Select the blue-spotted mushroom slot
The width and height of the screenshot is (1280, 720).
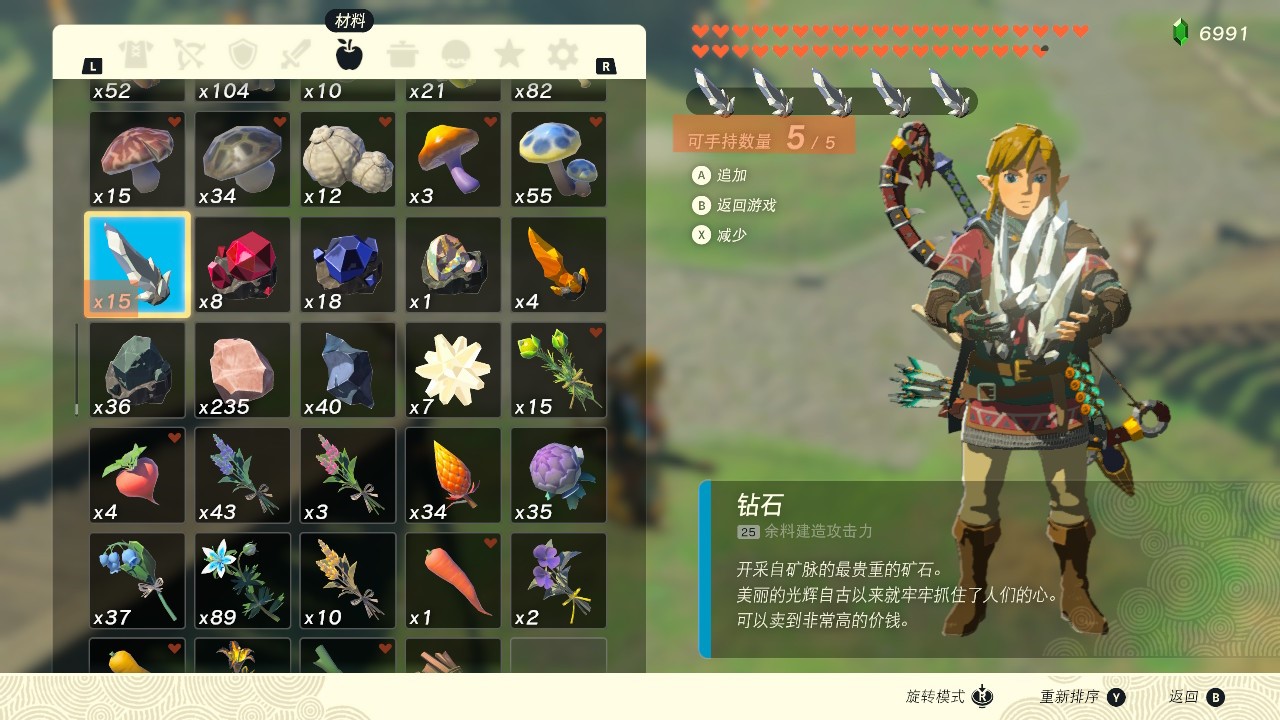pyautogui.click(x=558, y=159)
